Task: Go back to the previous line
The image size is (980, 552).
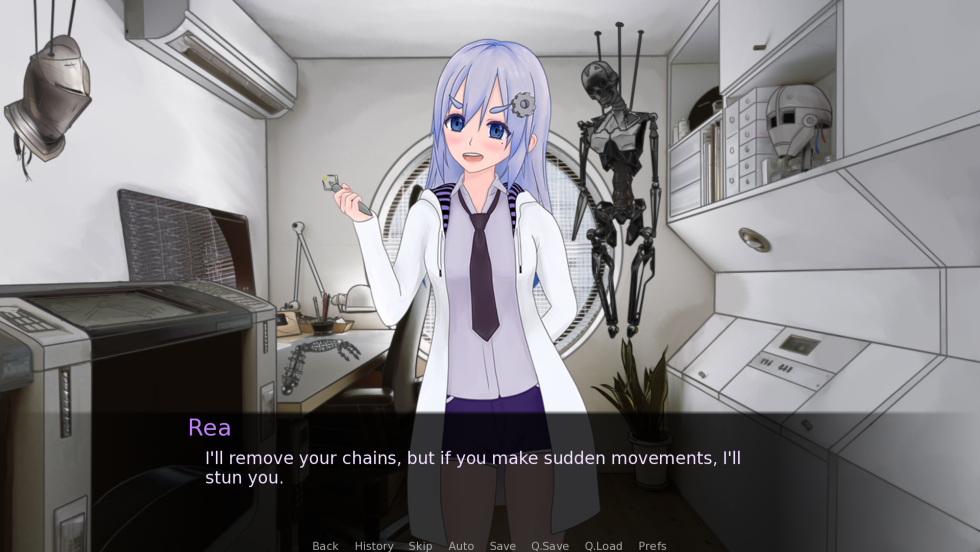Action: pos(325,546)
